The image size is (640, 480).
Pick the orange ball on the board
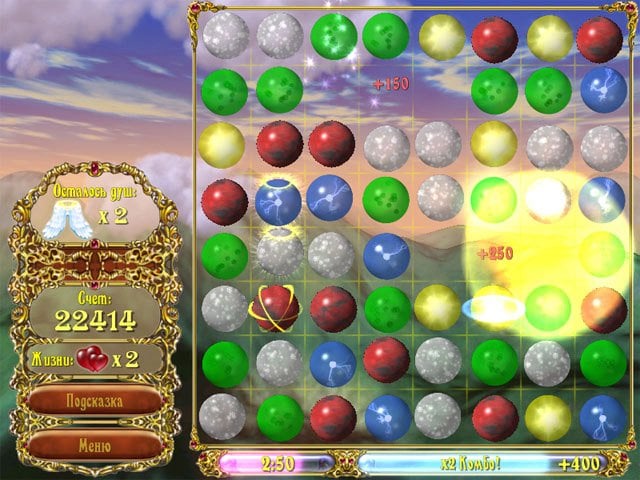(x=602, y=308)
